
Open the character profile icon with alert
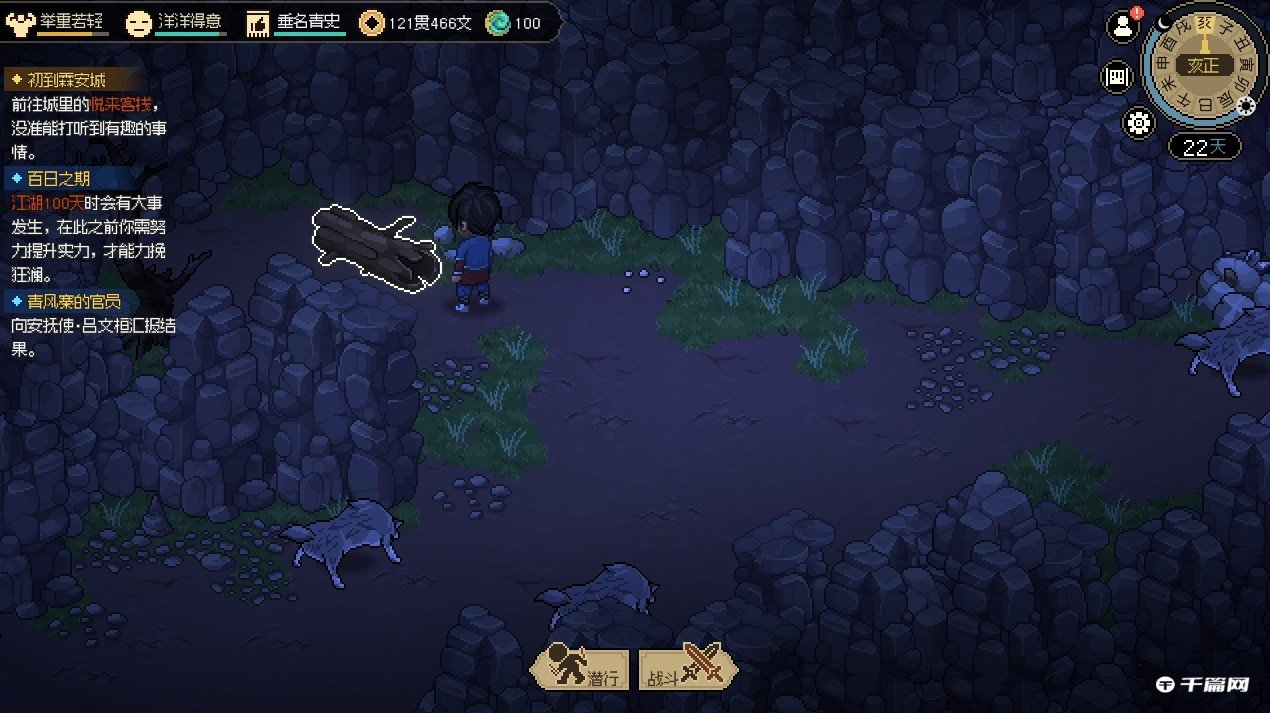point(1122,27)
